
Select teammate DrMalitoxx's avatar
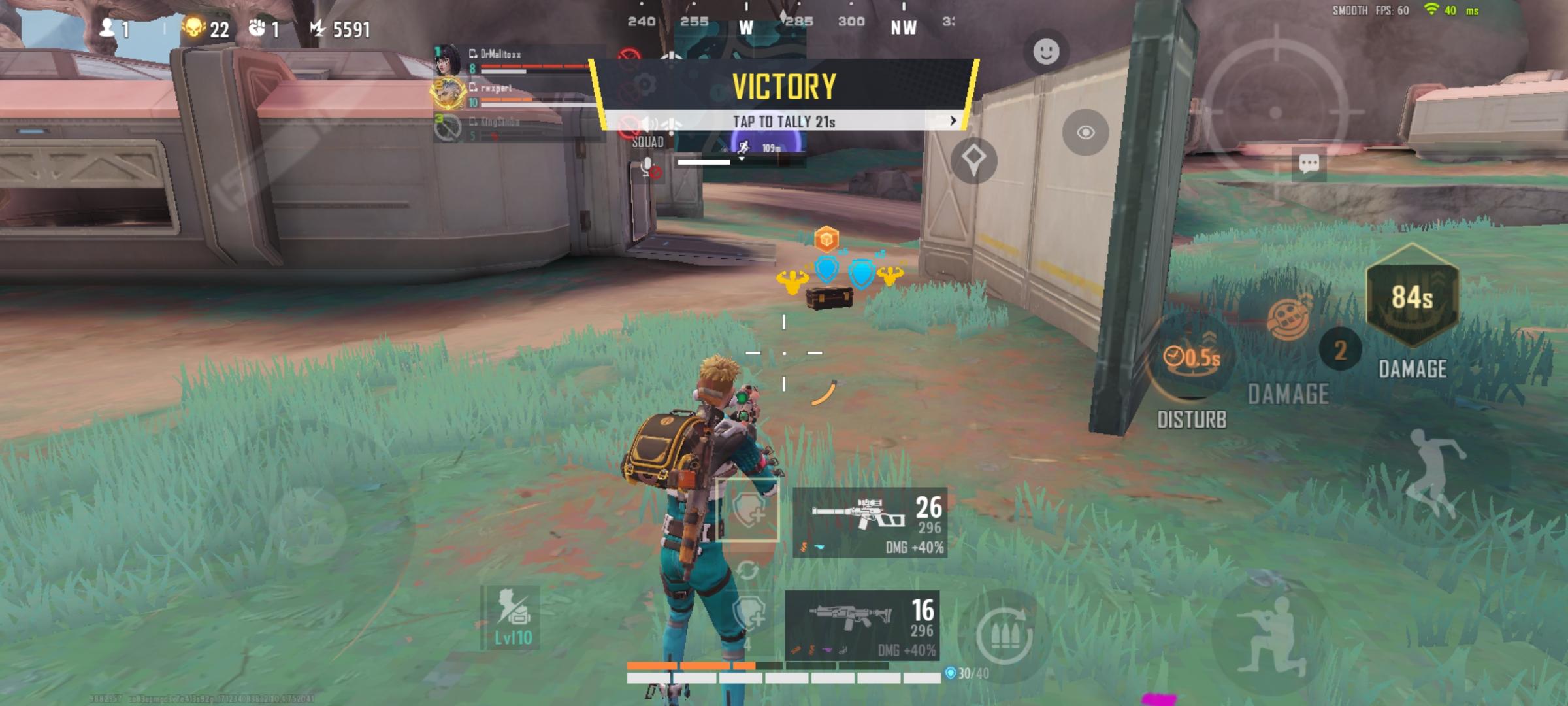[x=448, y=63]
